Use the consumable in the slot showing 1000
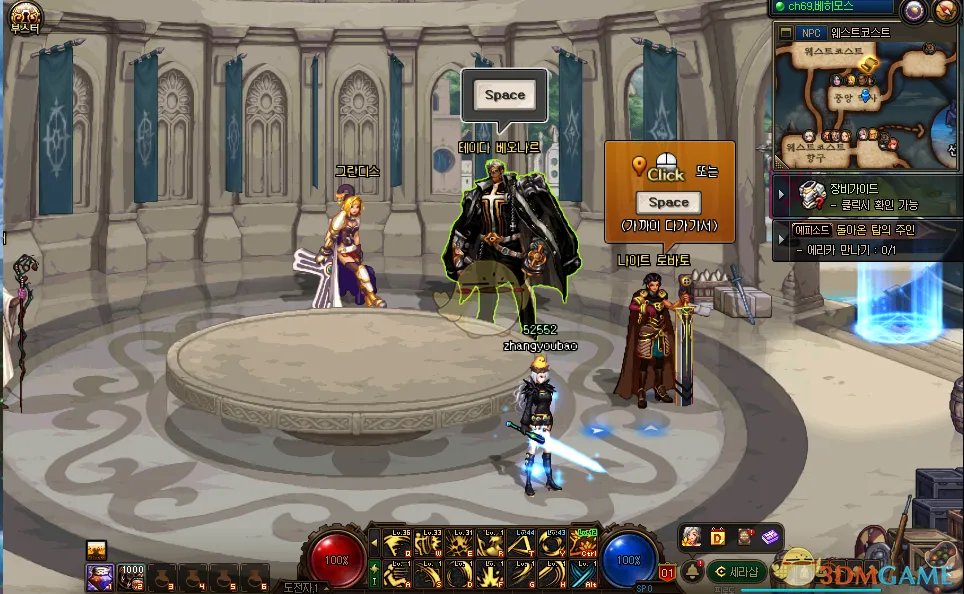This screenshot has height=594, width=964. [132, 575]
